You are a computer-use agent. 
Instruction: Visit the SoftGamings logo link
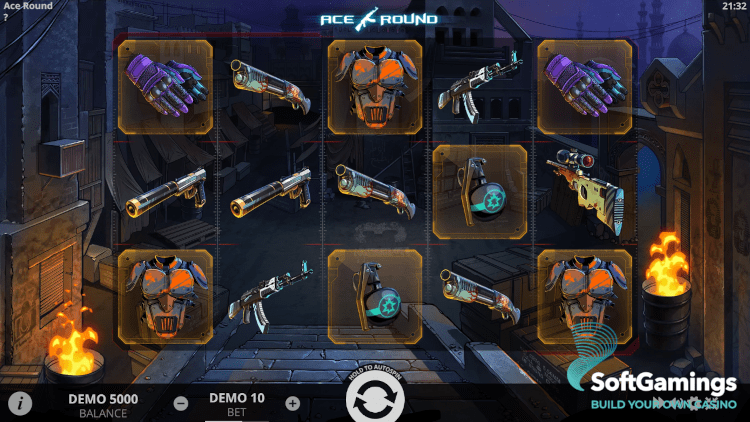tap(650, 385)
